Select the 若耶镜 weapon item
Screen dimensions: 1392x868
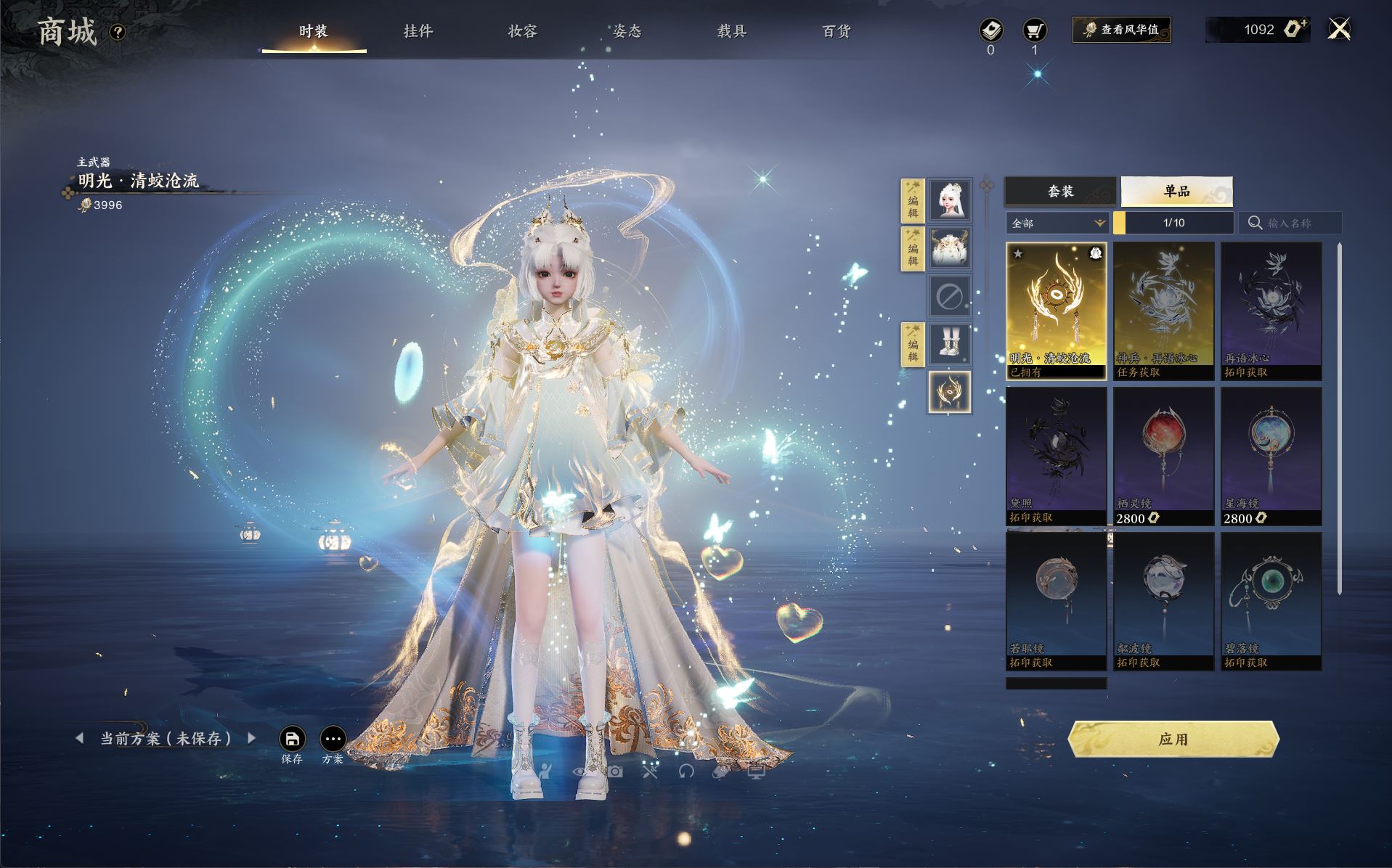(1056, 601)
